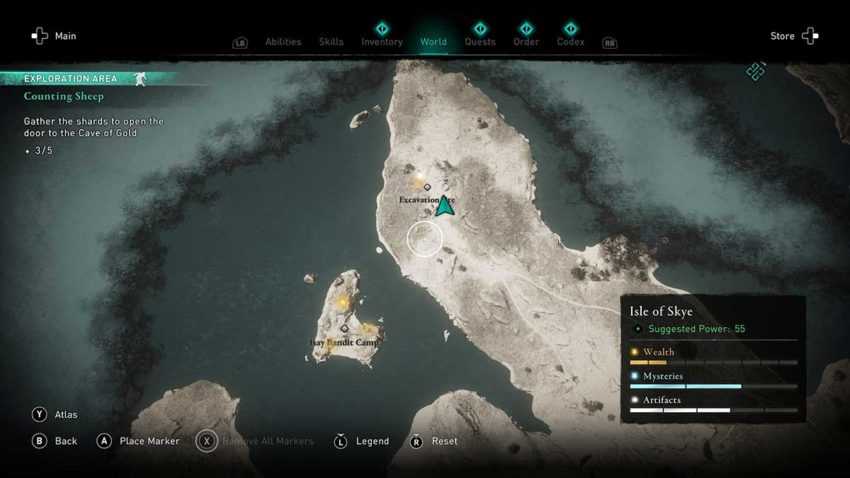Choose Place Marker
Image resolution: width=850 pixels, height=478 pixels.
coord(138,441)
